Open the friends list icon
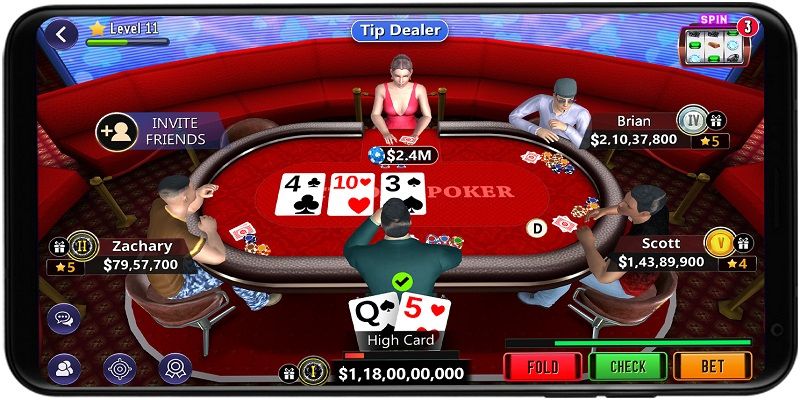800x400 pixels. [63, 369]
